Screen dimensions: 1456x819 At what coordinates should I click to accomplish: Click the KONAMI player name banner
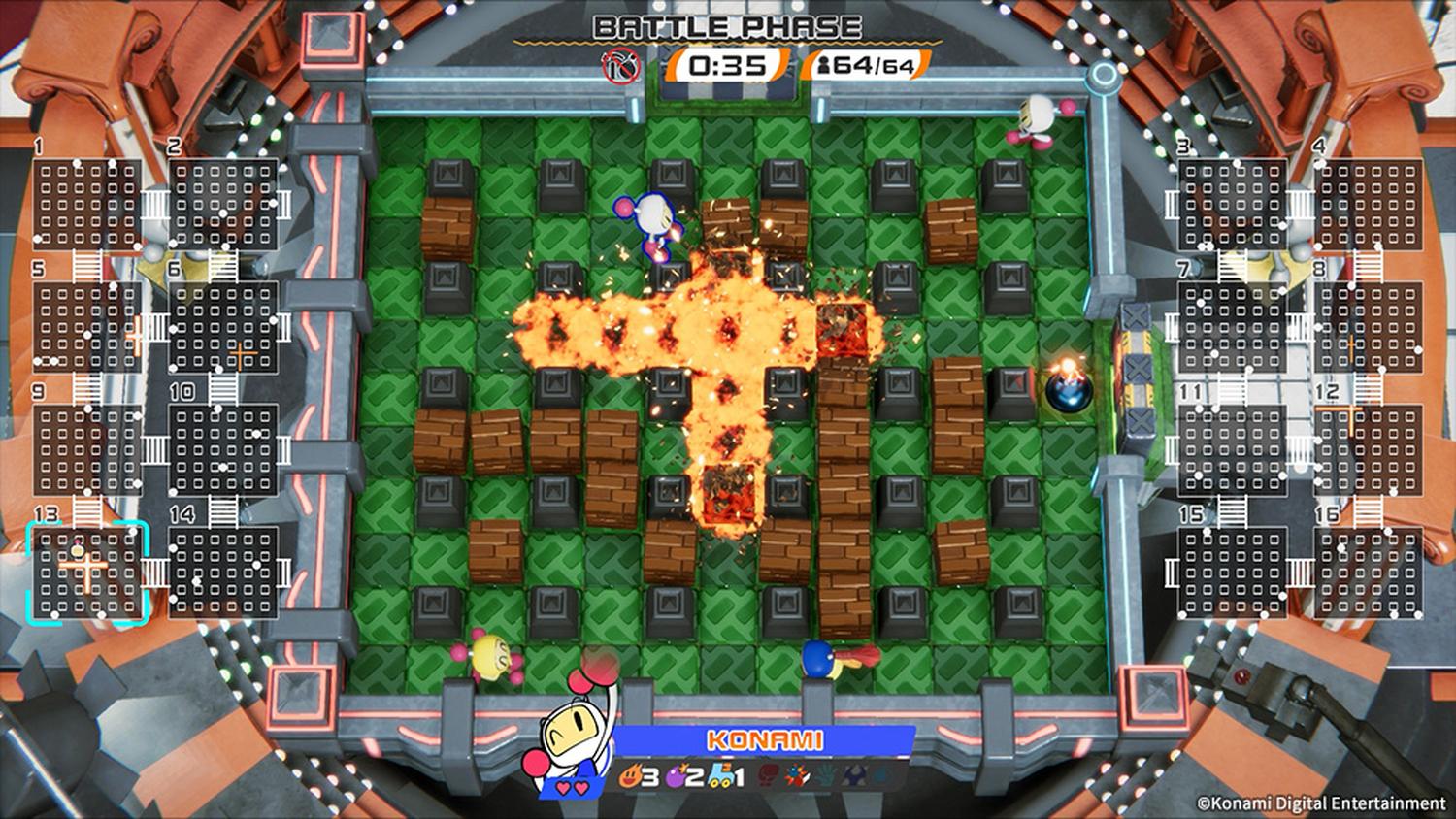[765, 740]
